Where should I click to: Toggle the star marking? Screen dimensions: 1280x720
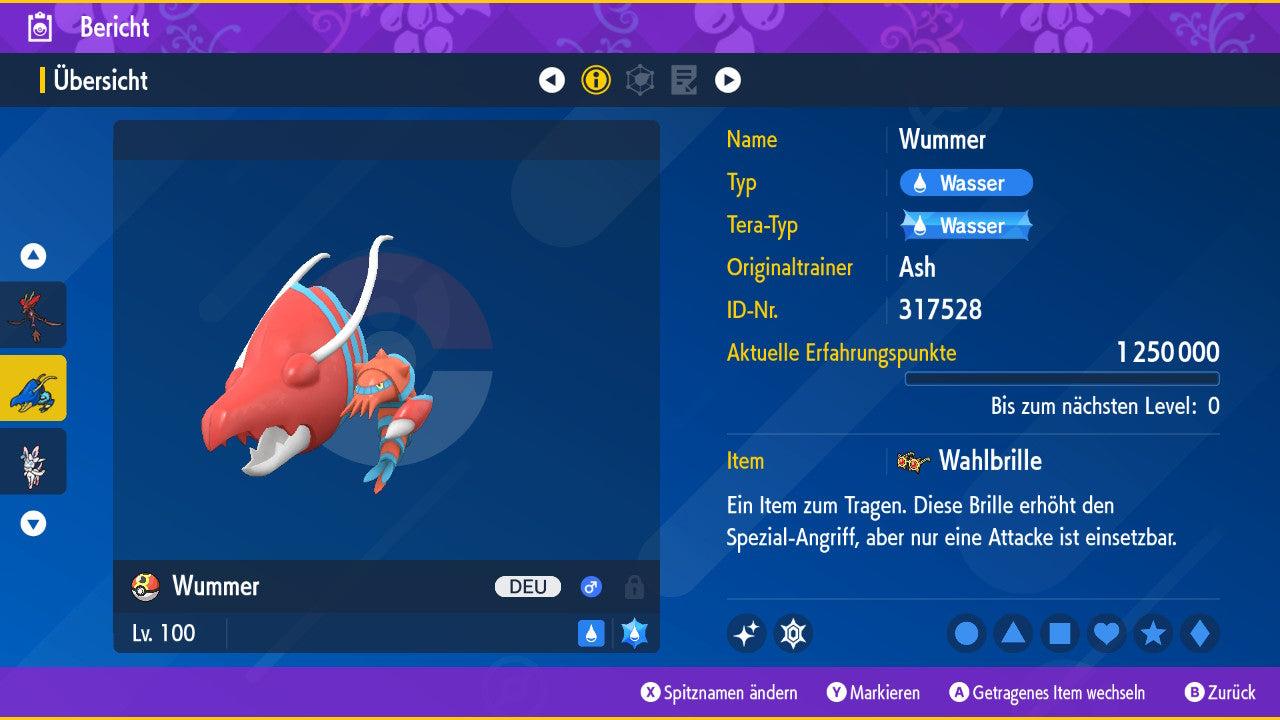point(1153,633)
